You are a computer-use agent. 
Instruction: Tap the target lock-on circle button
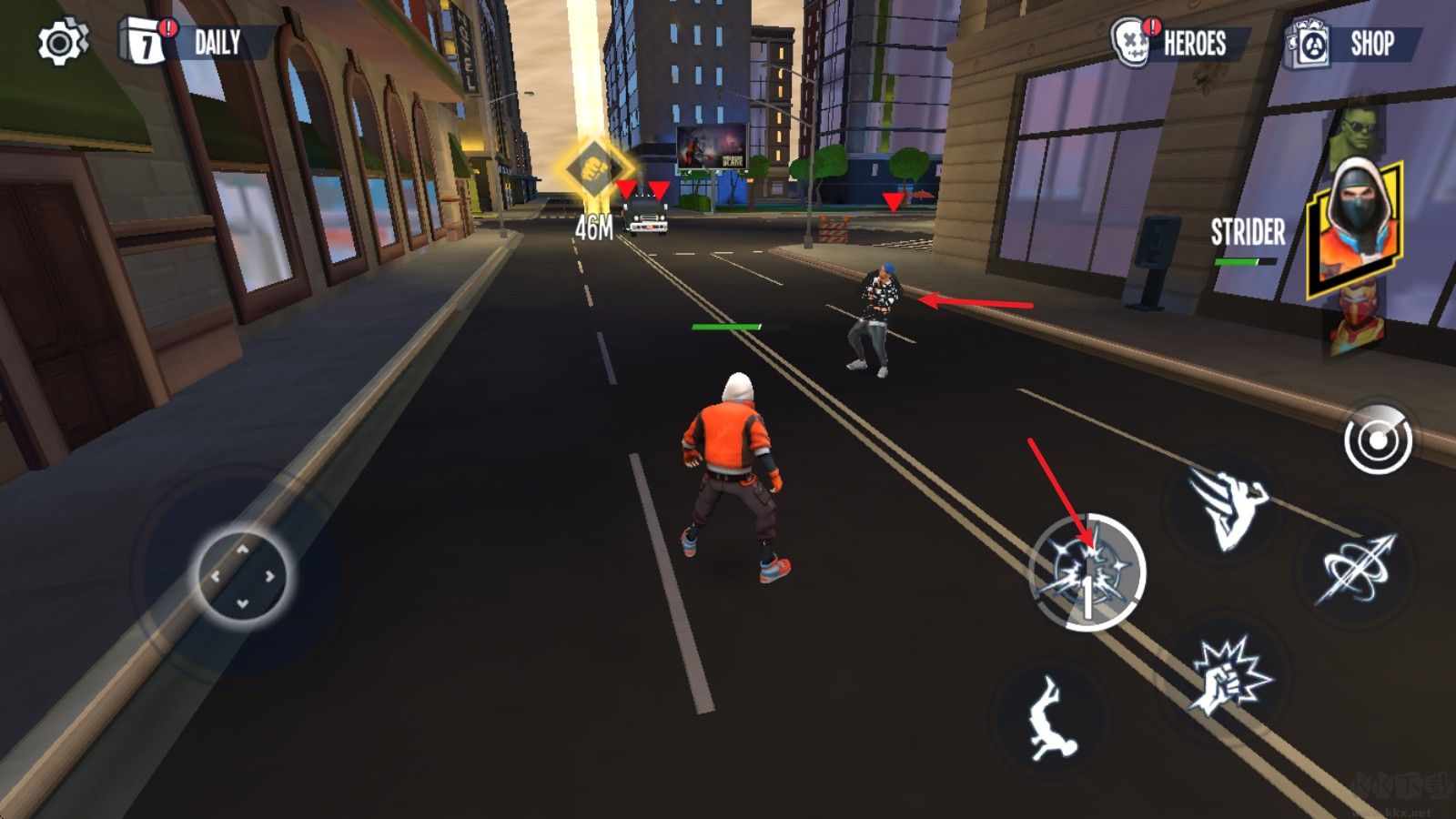click(x=1378, y=440)
